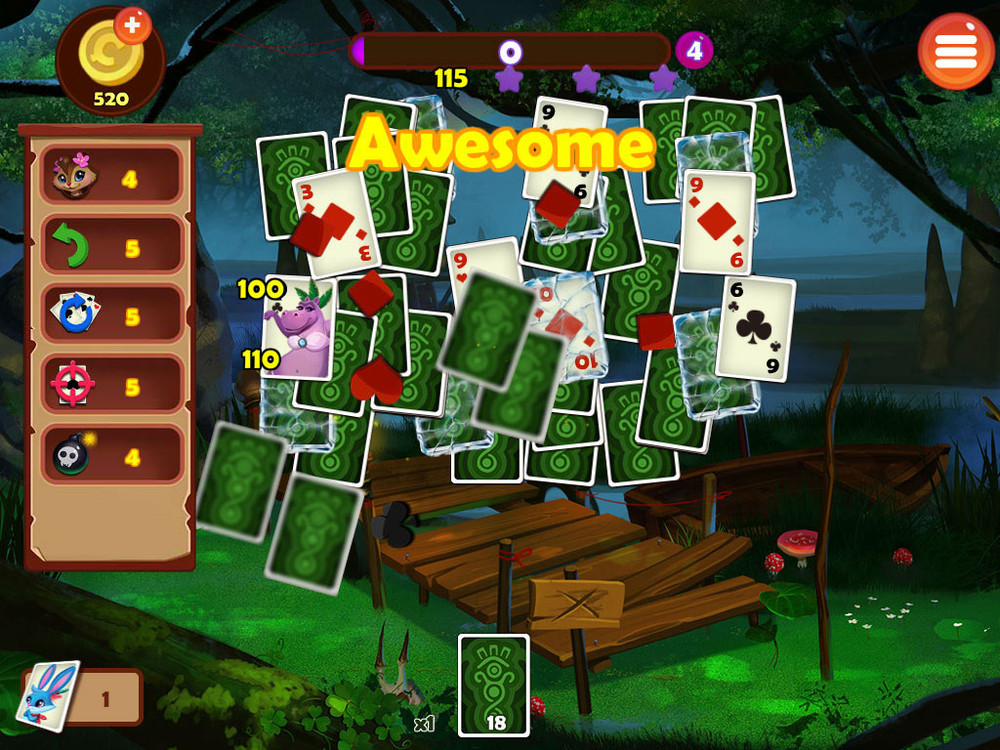Activate the skull bomb booster
1000x750 pixels.
[x=111, y=456]
